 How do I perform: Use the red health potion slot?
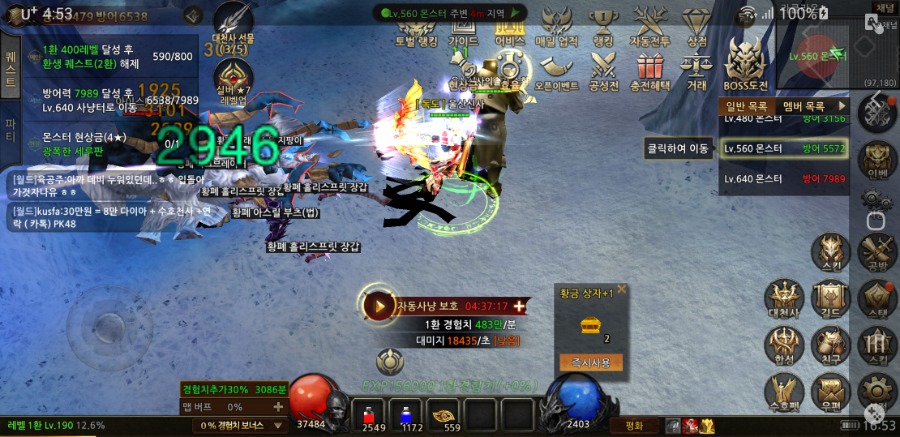(x=372, y=413)
